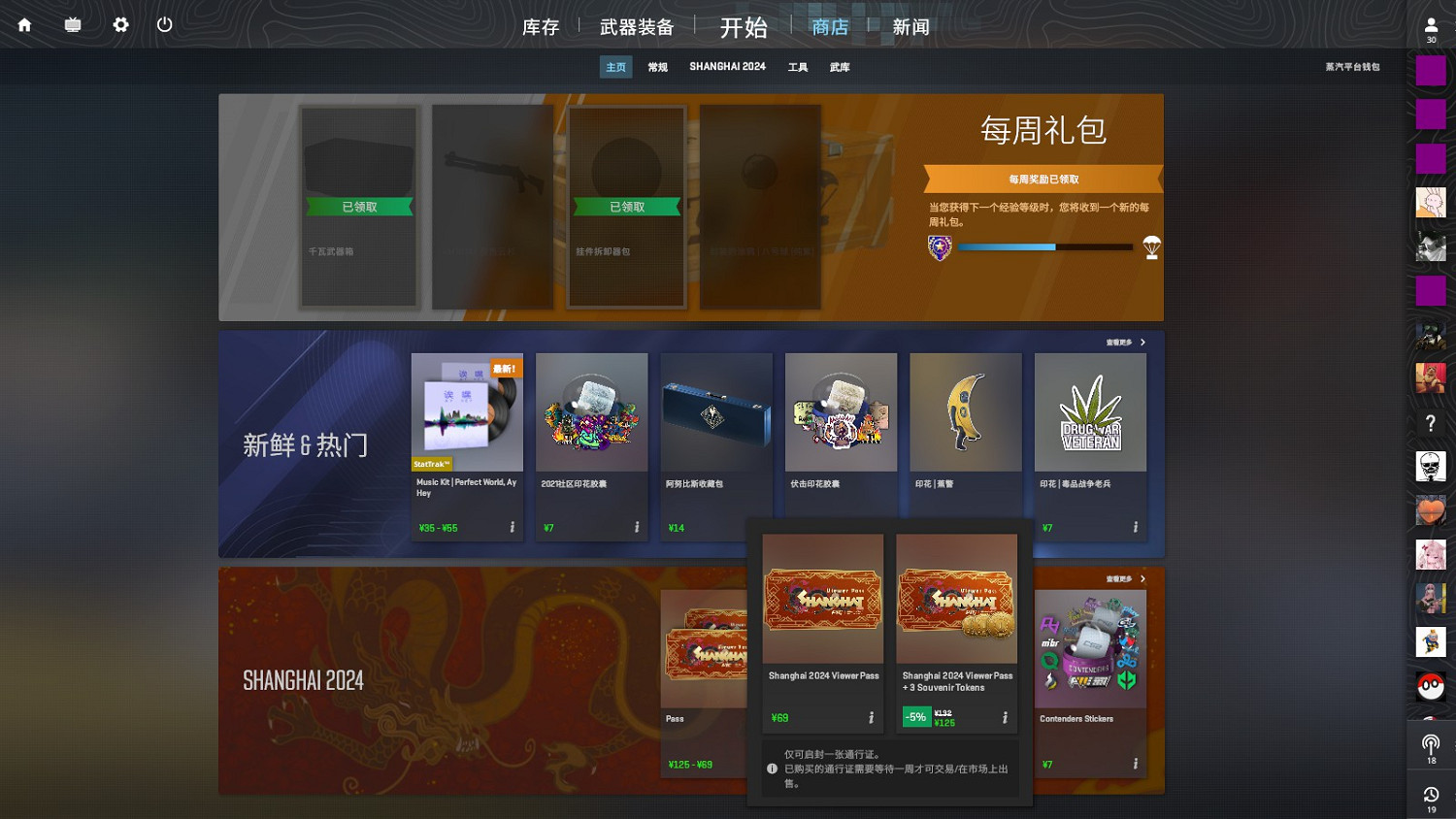
Task: Click the info icon on Music Kit Perfect World
Action: (x=512, y=527)
